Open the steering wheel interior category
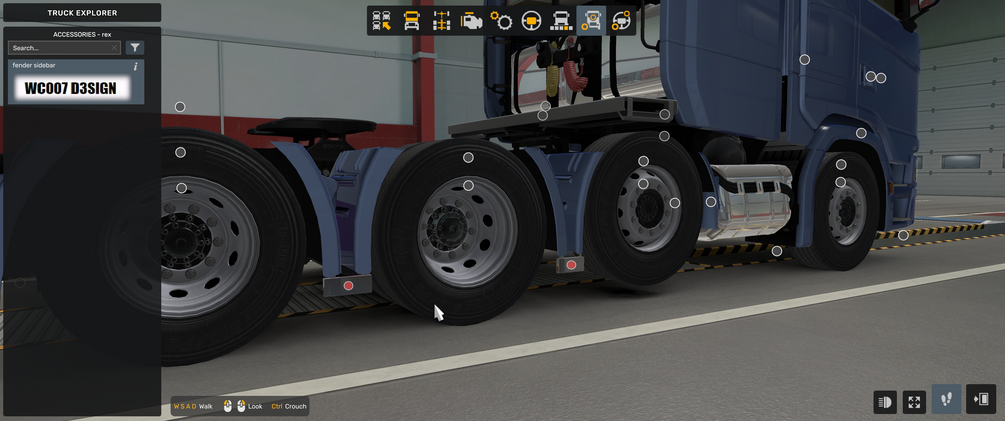 point(531,21)
